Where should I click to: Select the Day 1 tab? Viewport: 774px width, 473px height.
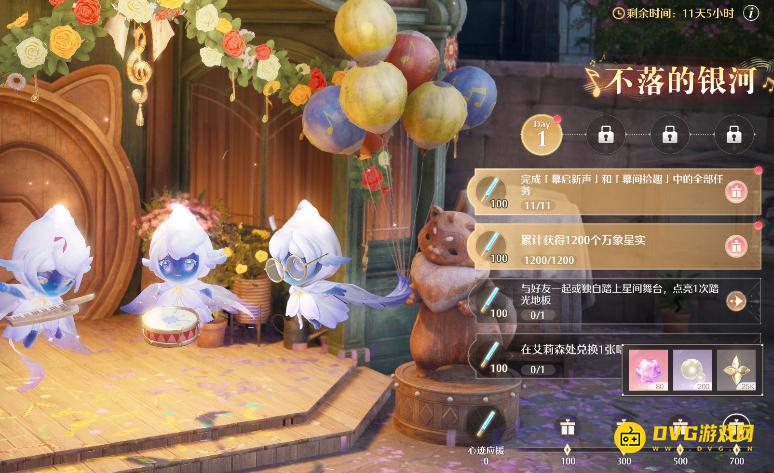click(x=541, y=133)
